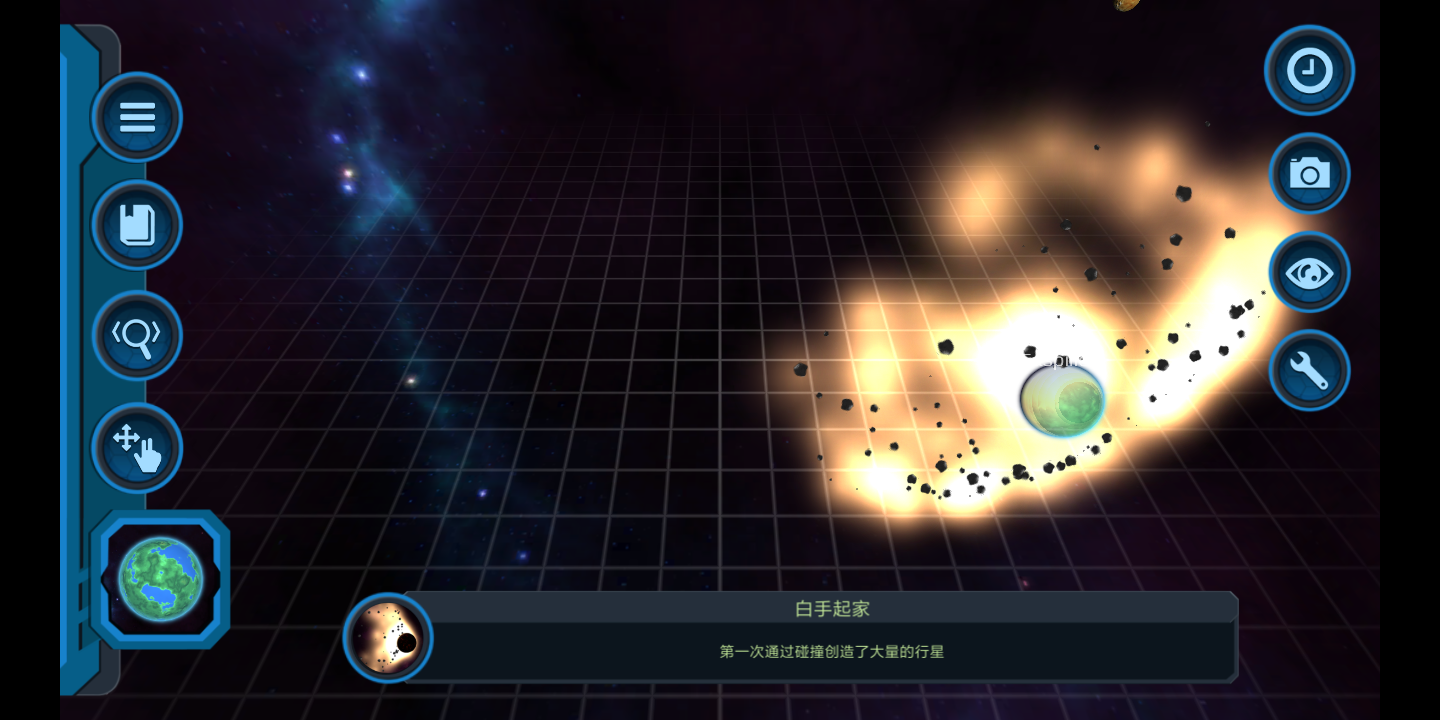Select the green planet thumbnail in sidebar
The image size is (1440, 720).
[x=160, y=578]
